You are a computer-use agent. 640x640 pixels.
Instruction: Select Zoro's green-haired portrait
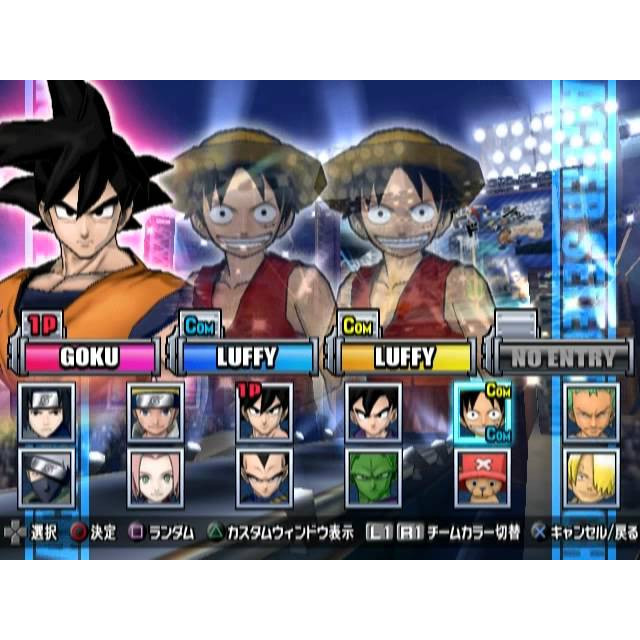coord(590,412)
